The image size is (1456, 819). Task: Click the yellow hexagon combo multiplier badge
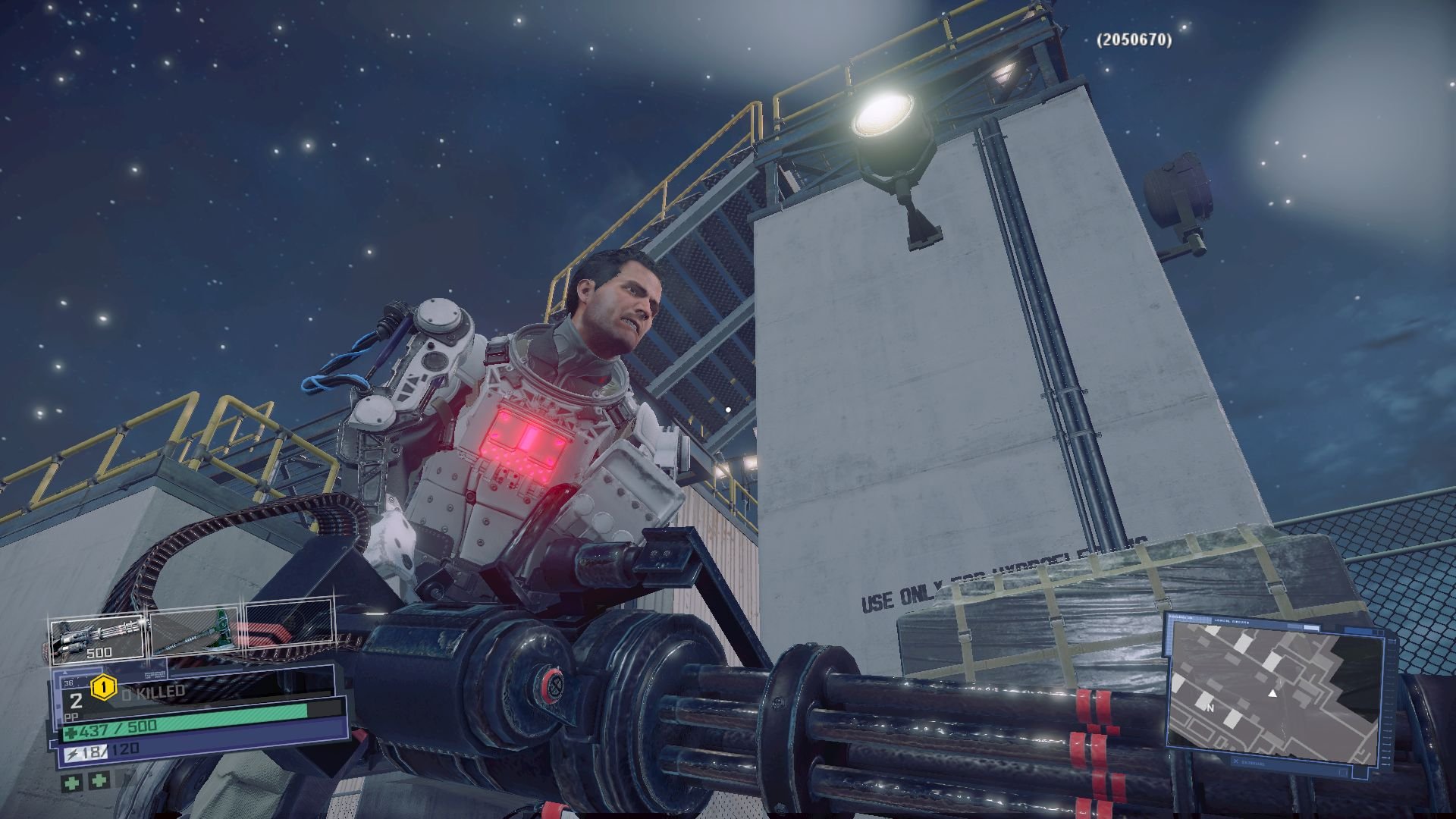(x=104, y=687)
